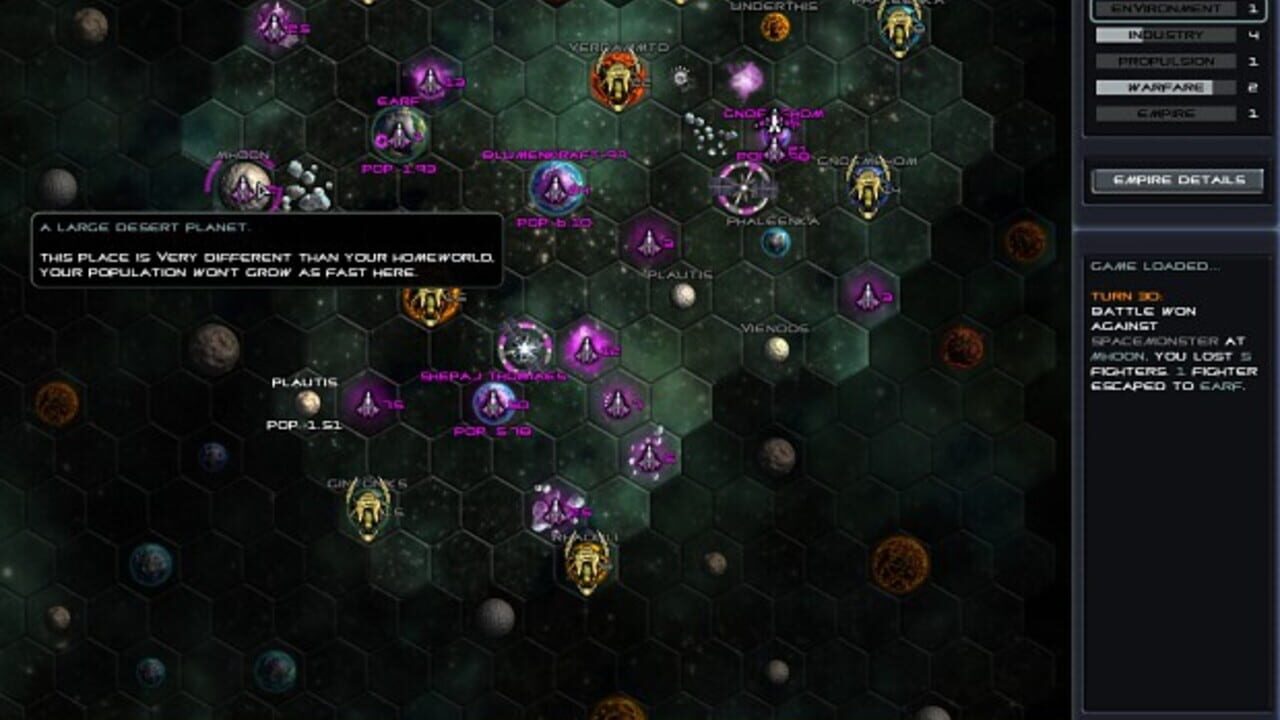Pick the Empire research bar

point(1165,114)
